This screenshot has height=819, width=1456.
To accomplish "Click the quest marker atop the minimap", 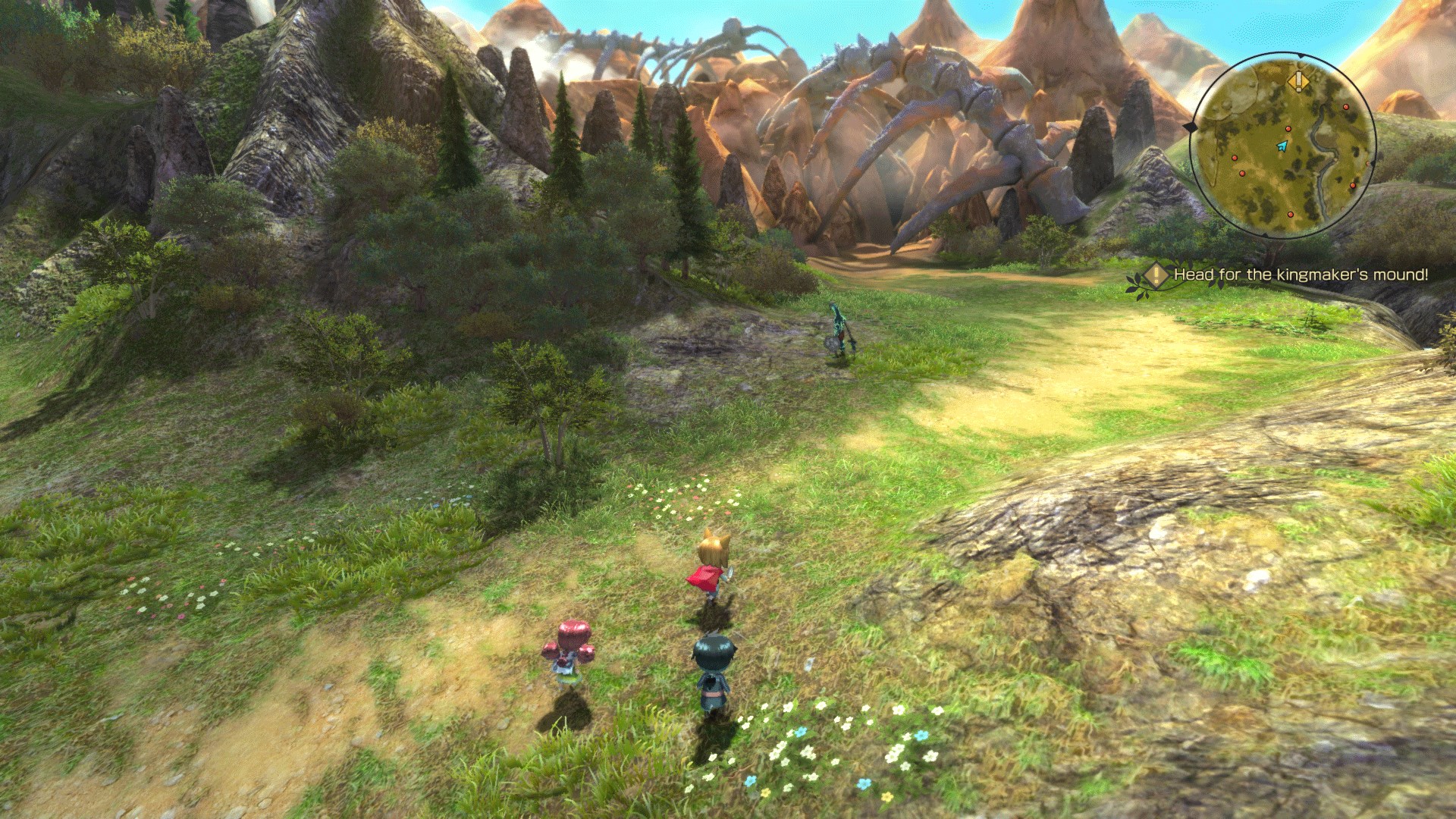I will 1298,80.
